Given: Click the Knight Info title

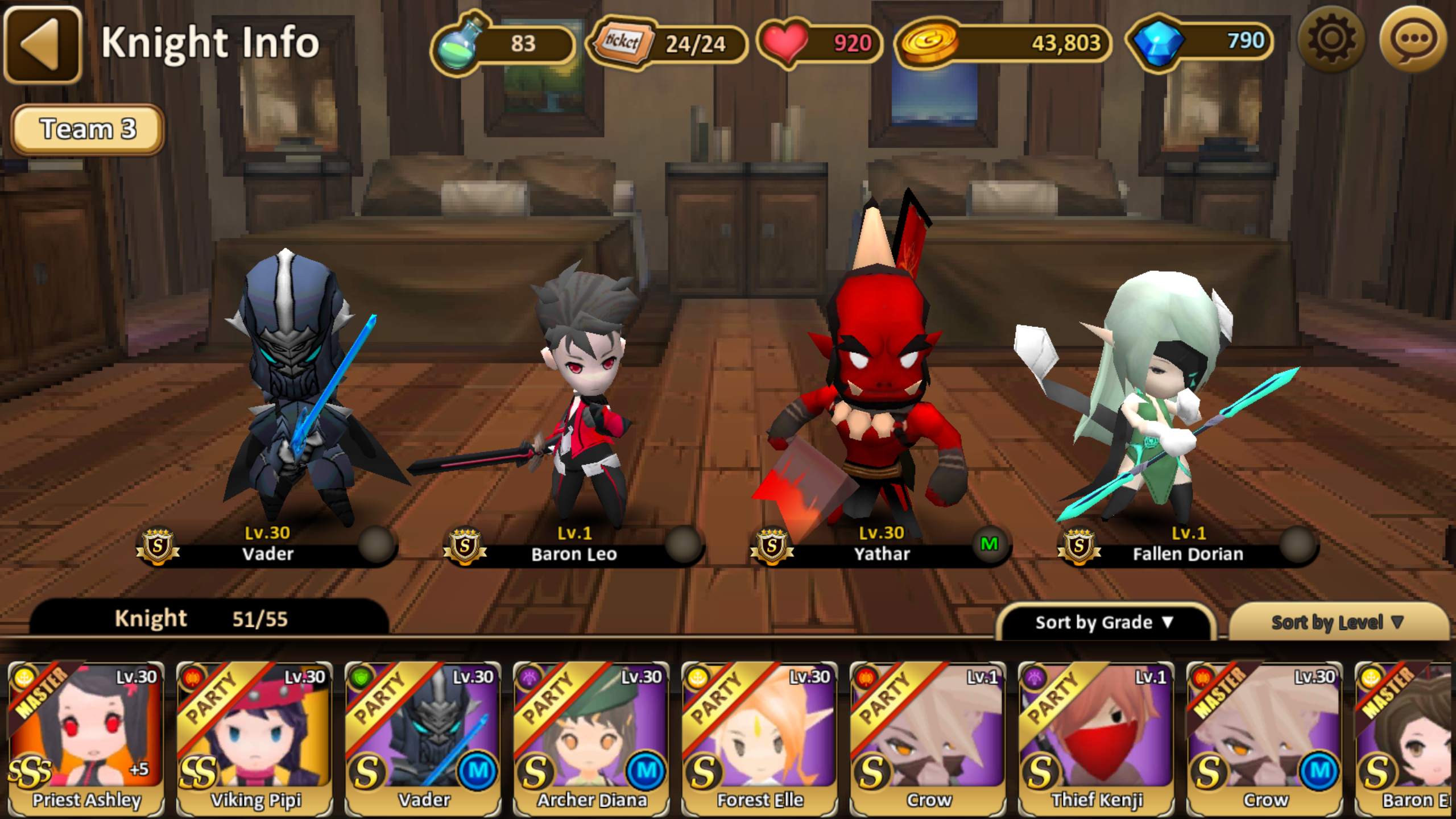Looking at the screenshot, I should click(210, 43).
